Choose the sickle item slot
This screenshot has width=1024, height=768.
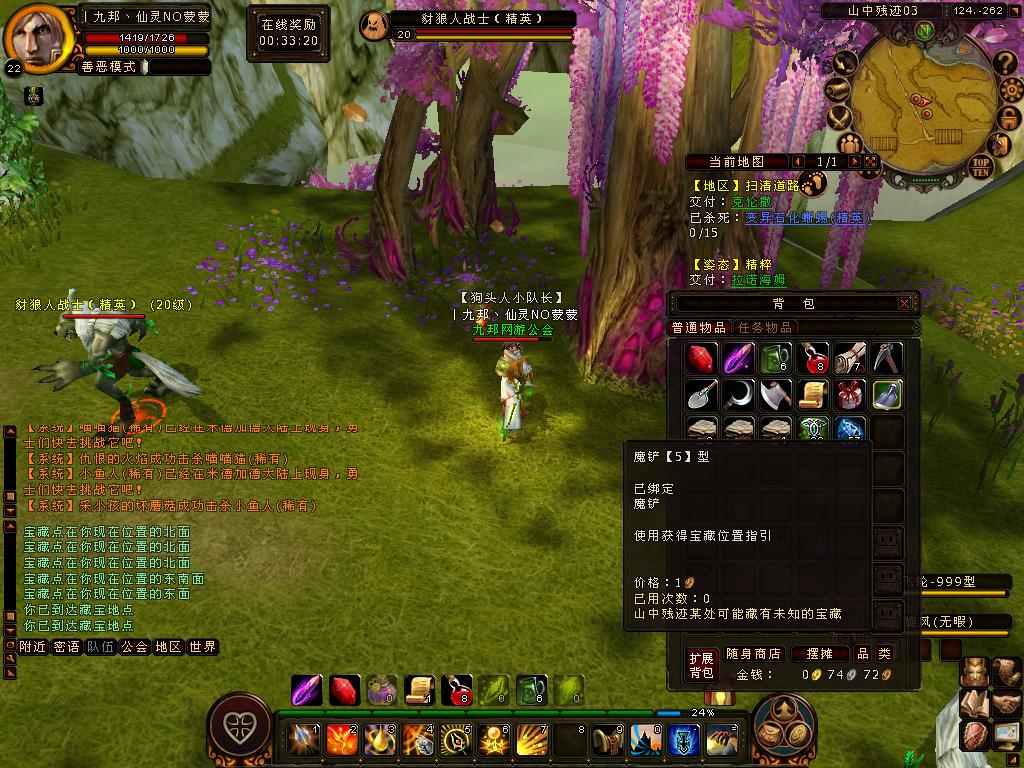tap(738, 394)
